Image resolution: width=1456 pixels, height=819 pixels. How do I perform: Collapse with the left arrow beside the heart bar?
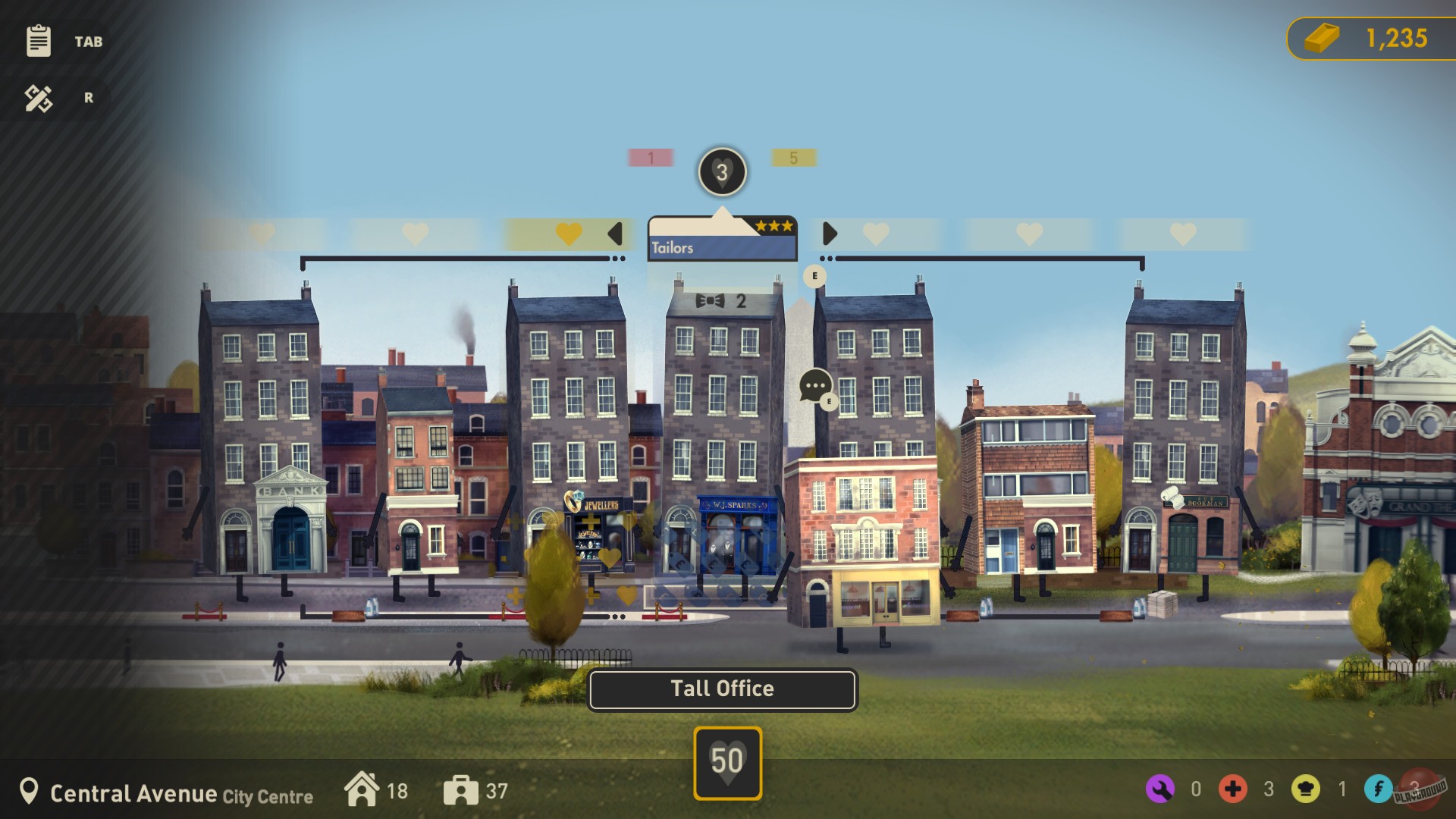click(x=615, y=233)
